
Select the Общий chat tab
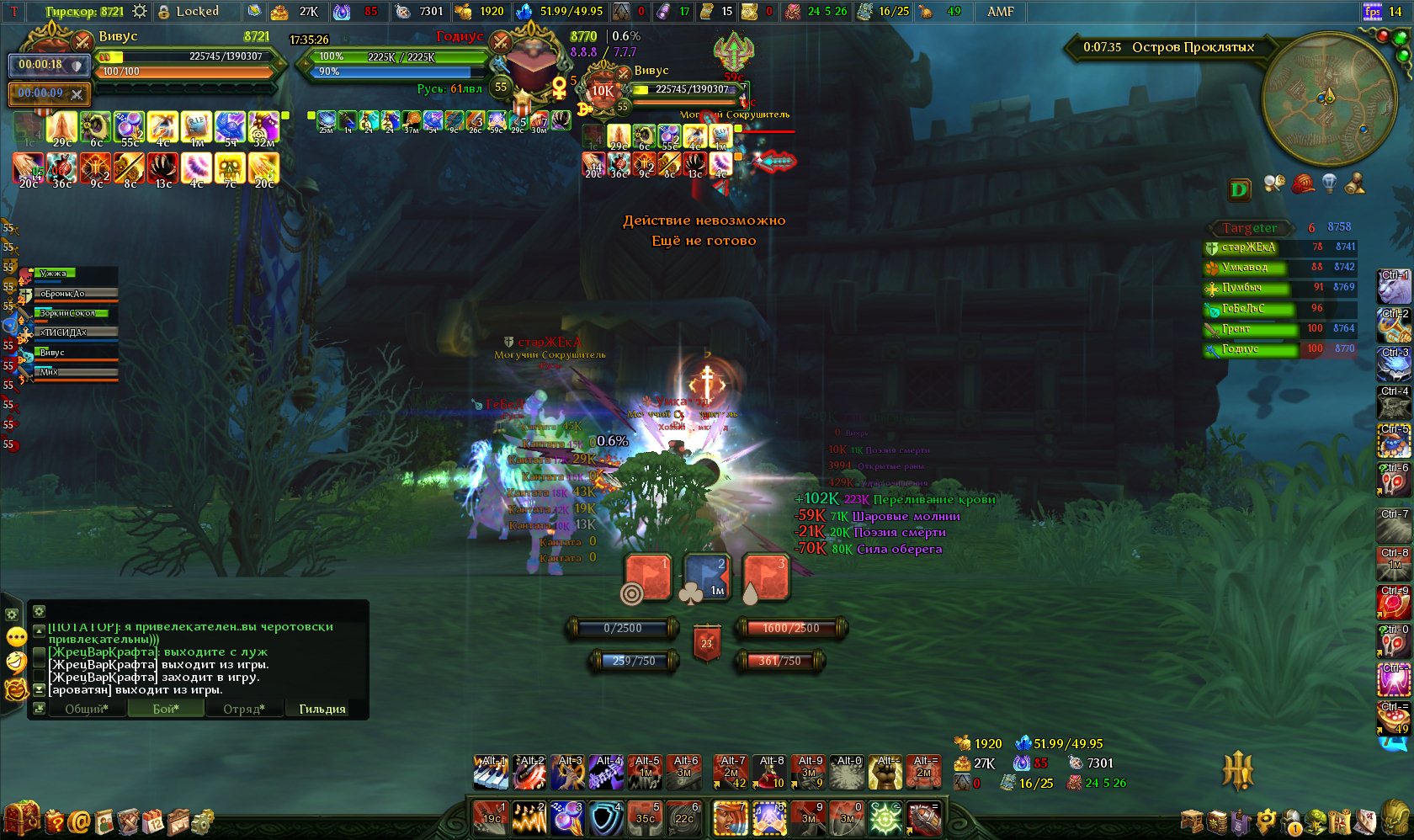click(87, 709)
